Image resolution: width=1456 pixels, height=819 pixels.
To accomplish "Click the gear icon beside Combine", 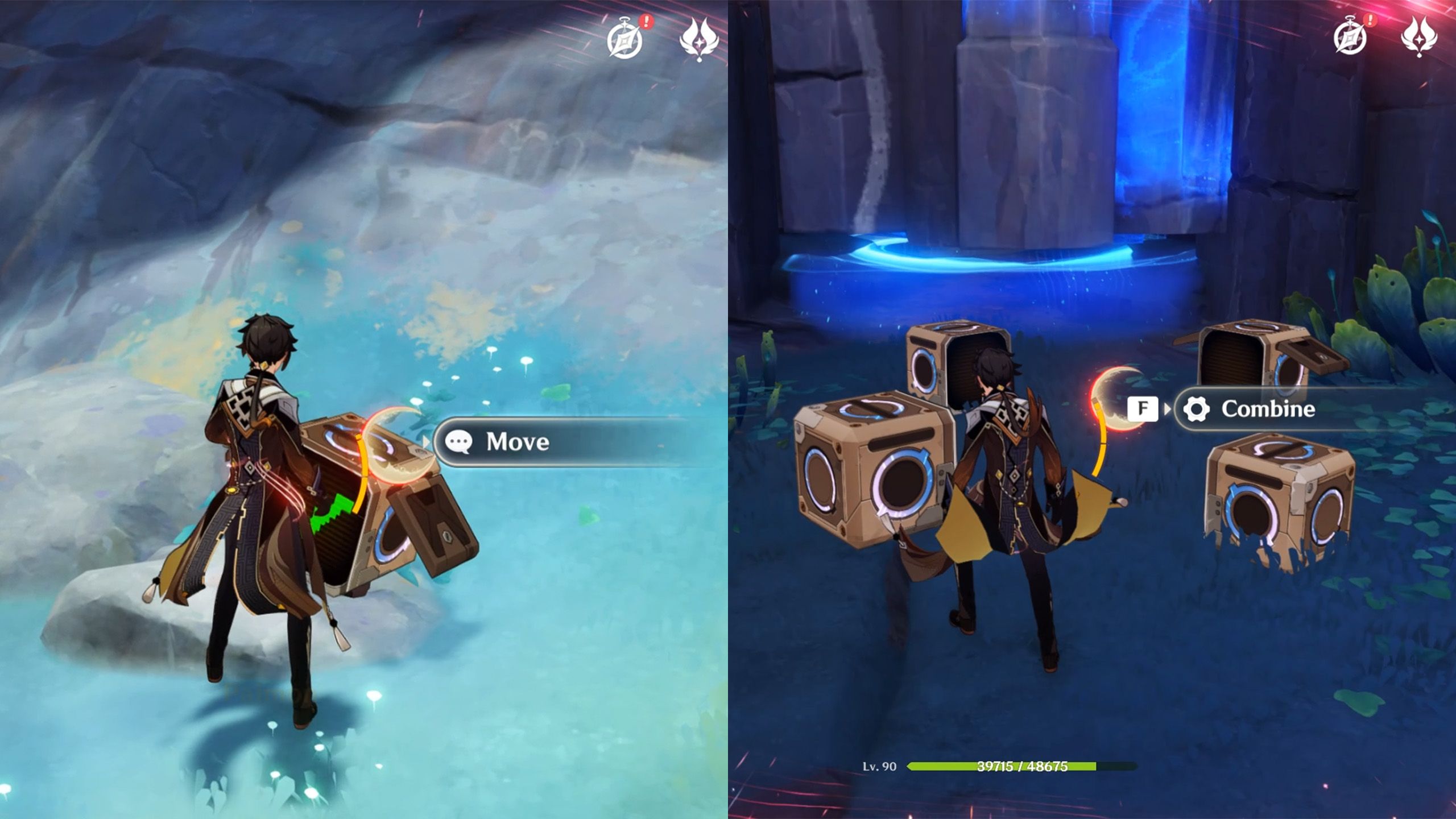I will [x=1196, y=408].
